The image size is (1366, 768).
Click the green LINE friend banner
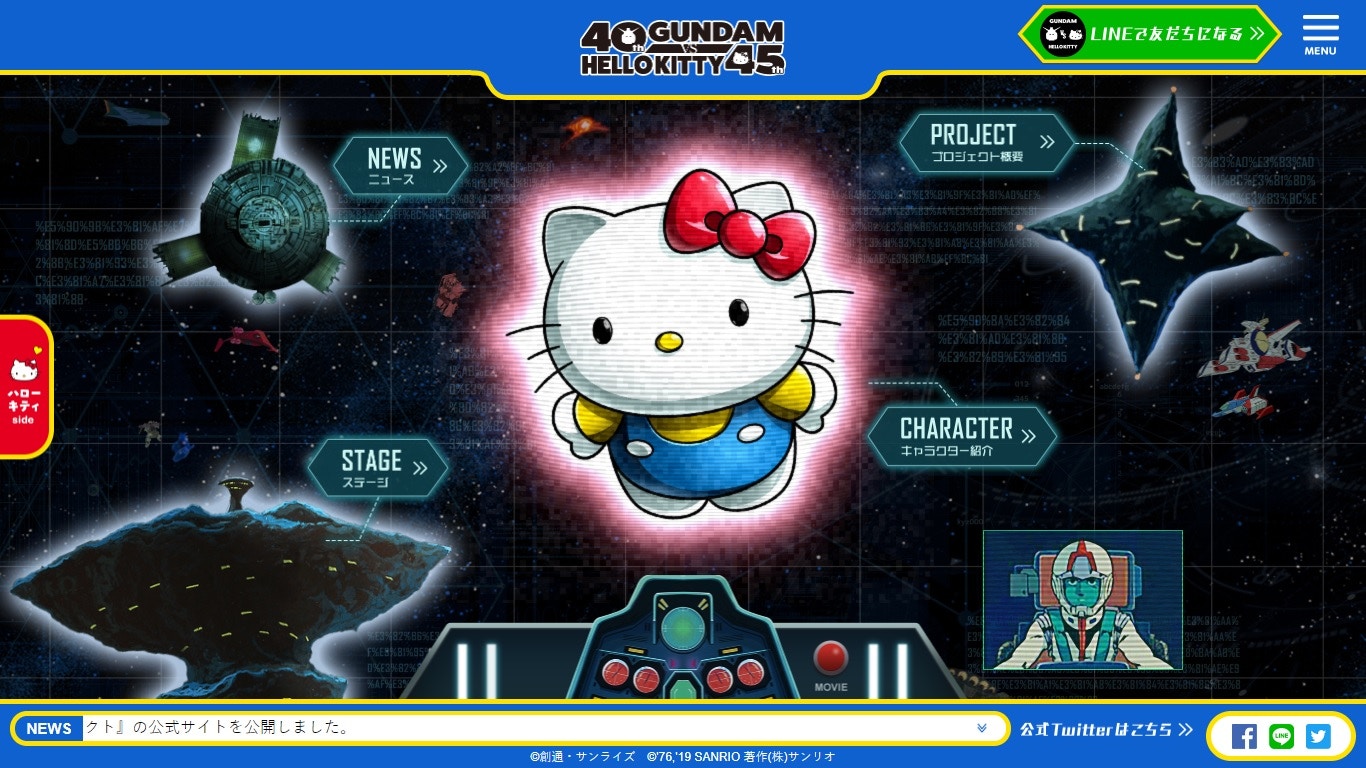(x=1150, y=34)
